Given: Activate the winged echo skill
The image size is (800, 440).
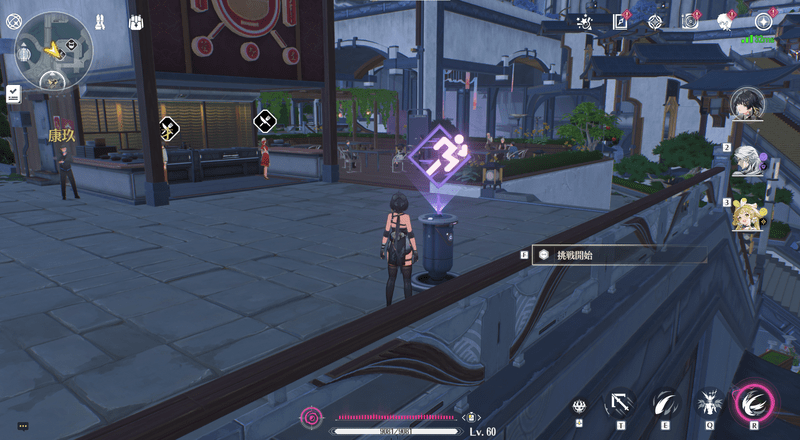Looking at the screenshot, I should click(709, 404).
